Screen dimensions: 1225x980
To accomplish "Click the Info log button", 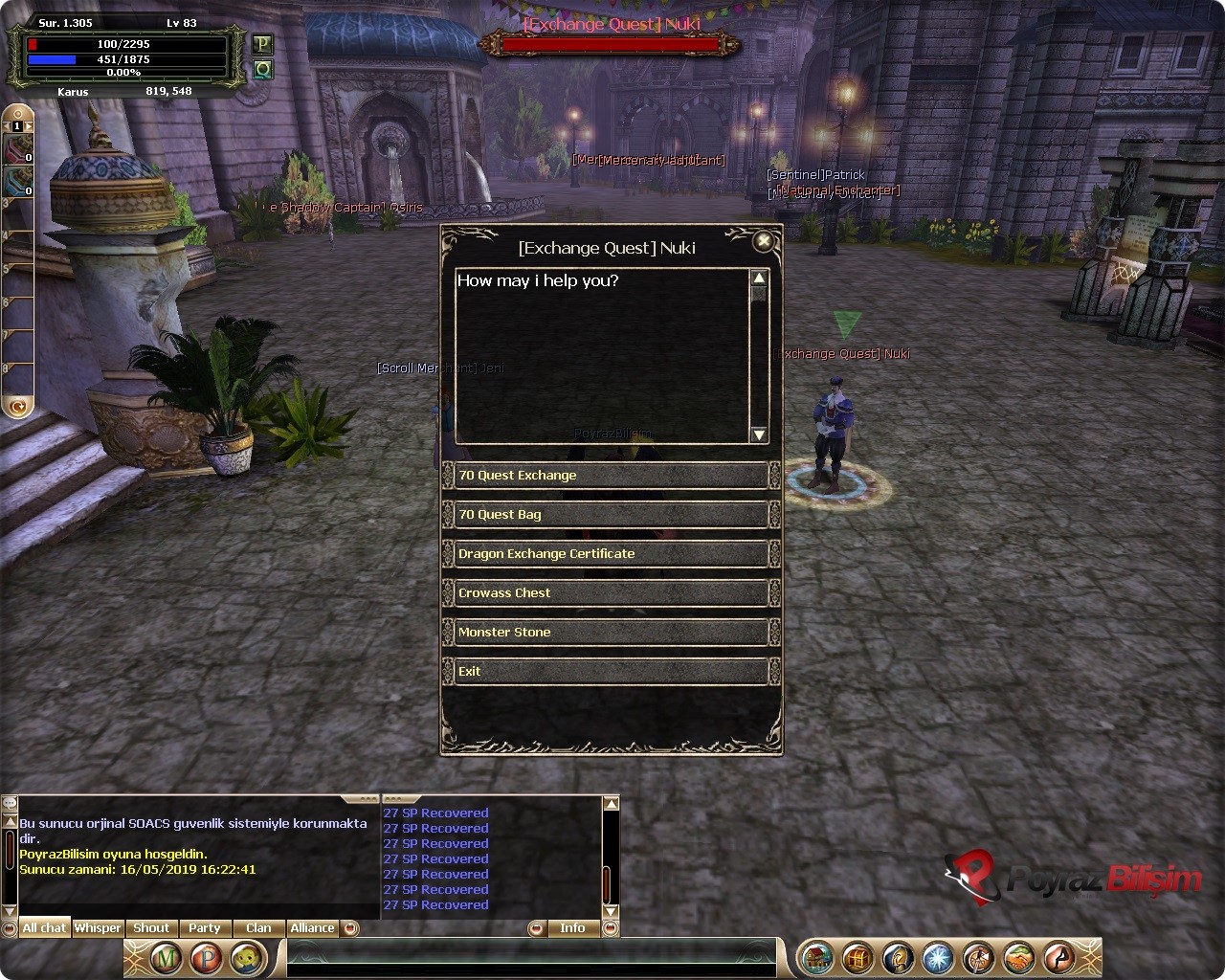I will (x=572, y=928).
